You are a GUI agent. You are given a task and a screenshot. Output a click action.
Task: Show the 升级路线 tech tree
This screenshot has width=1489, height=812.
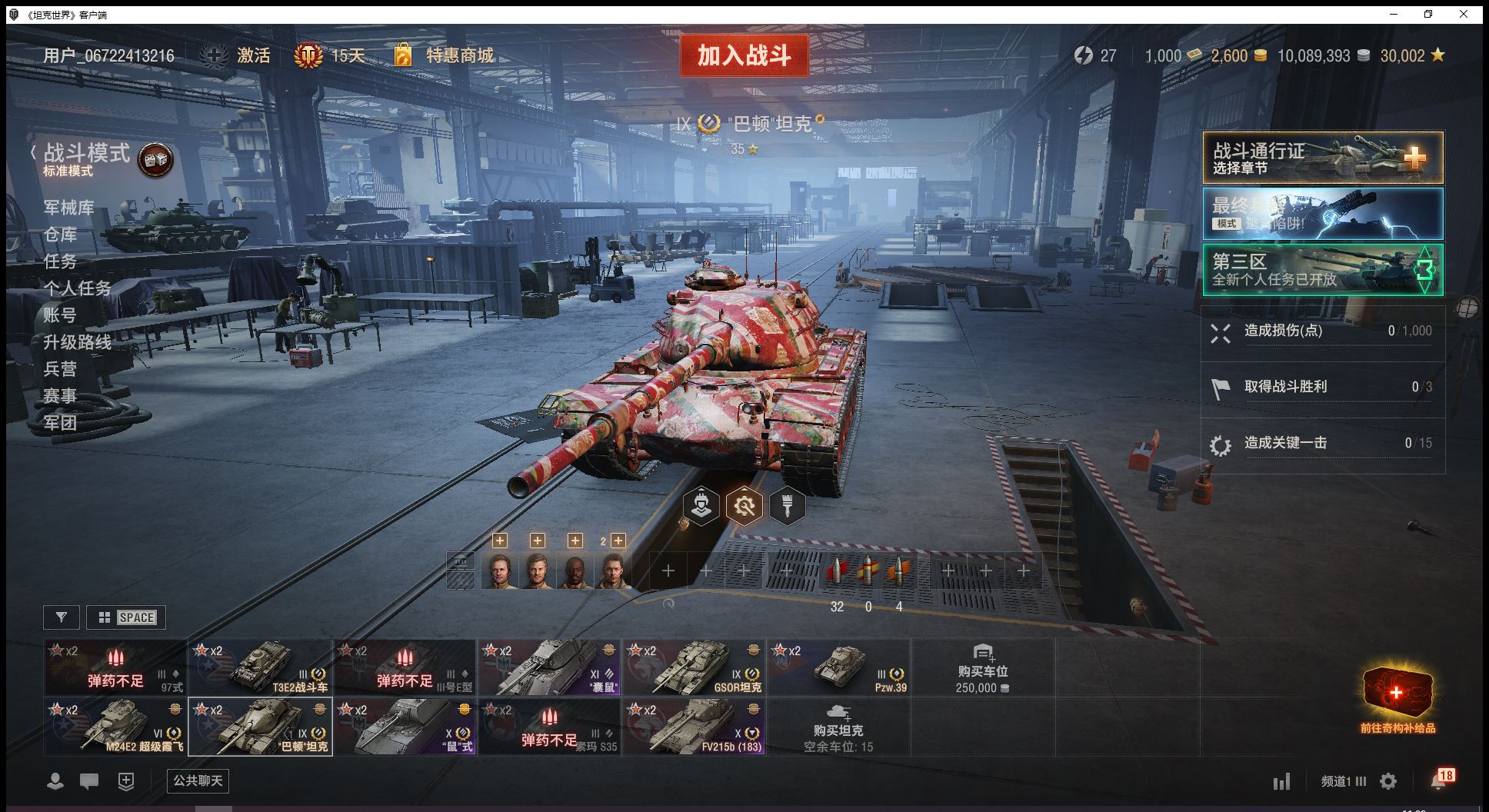[78, 342]
